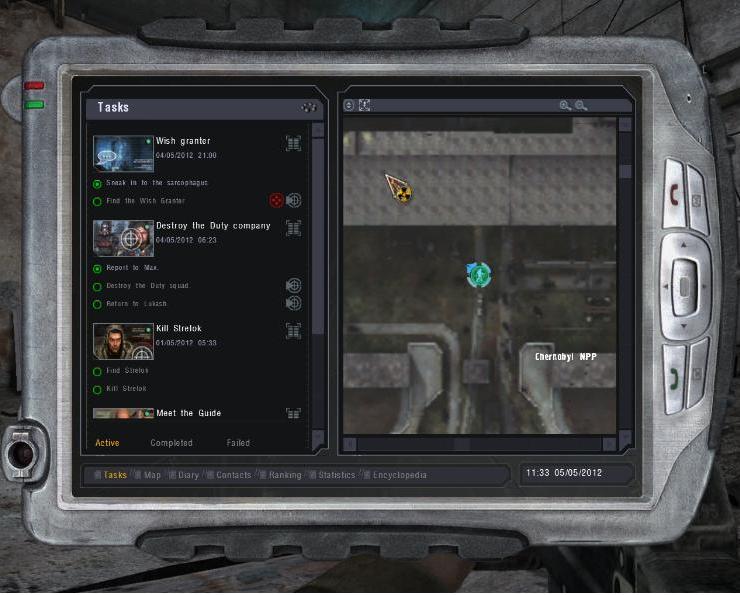
Task: Switch to the Map tab
Action: click(x=152, y=475)
